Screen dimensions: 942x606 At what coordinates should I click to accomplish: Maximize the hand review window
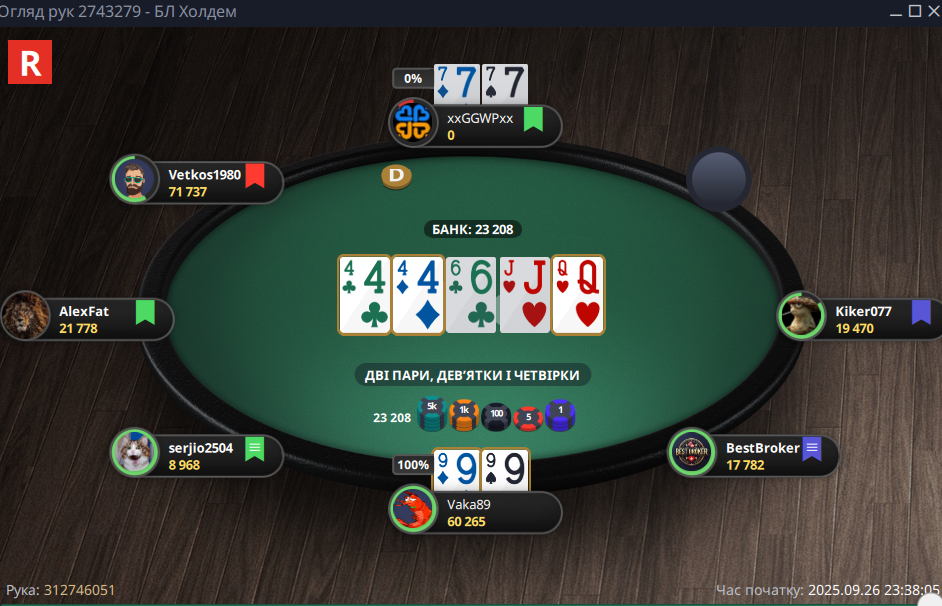914,11
